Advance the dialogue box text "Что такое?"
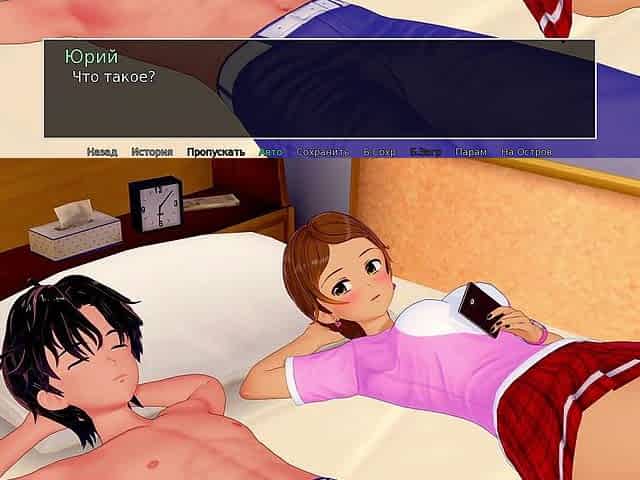The height and width of the screenshot is (480, 640). tap(320, 90)
